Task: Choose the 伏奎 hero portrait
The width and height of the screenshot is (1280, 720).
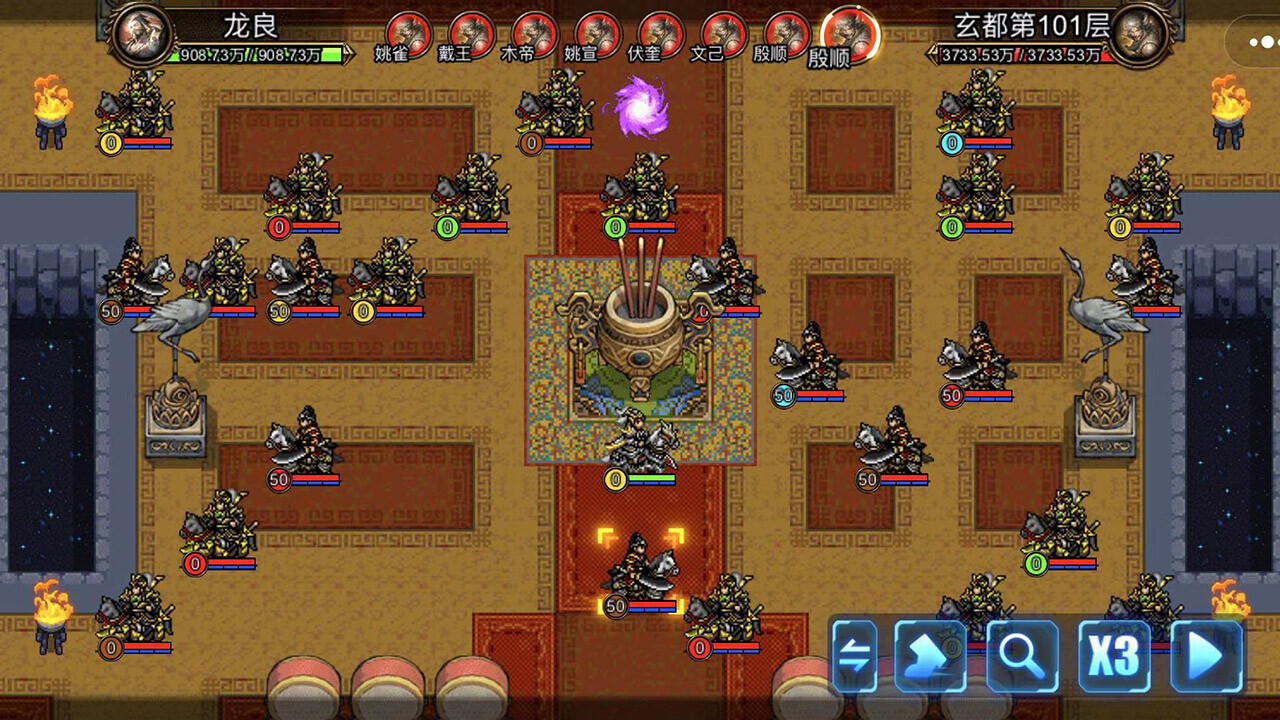Action: [660, 34]
